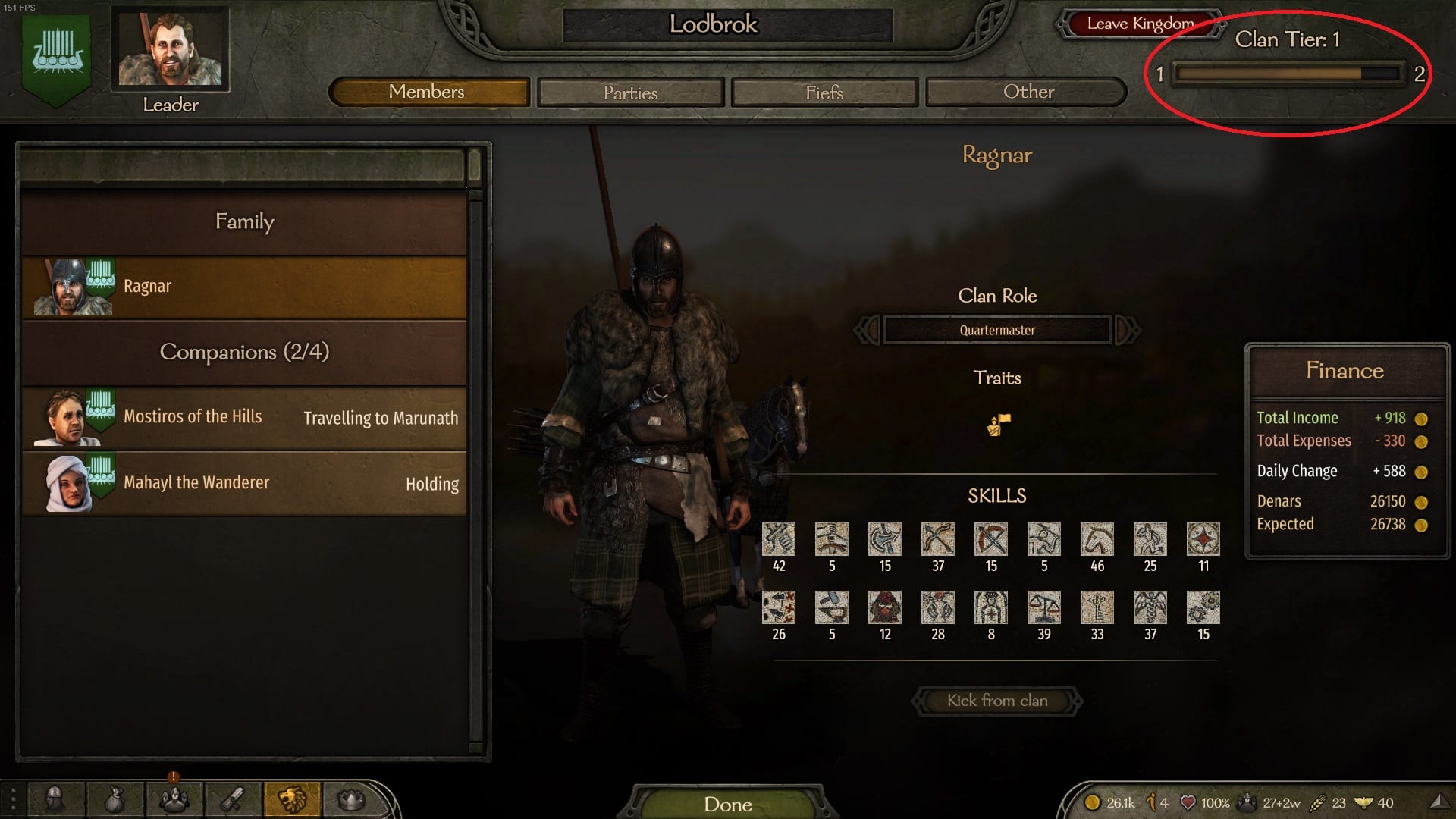Cycle clan role with the left arrow

(x=868, y=330)
